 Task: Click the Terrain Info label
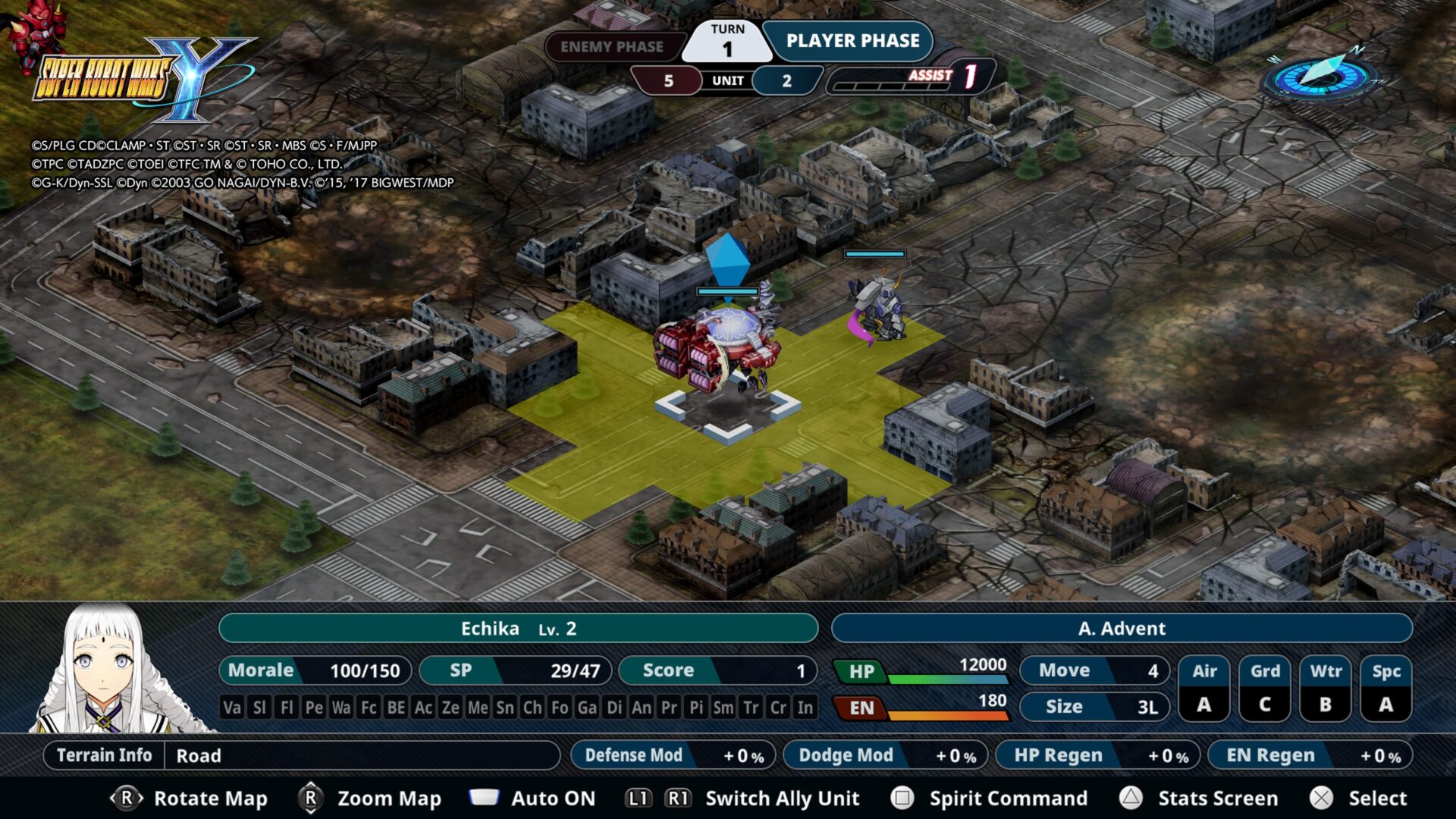(104, 755)
